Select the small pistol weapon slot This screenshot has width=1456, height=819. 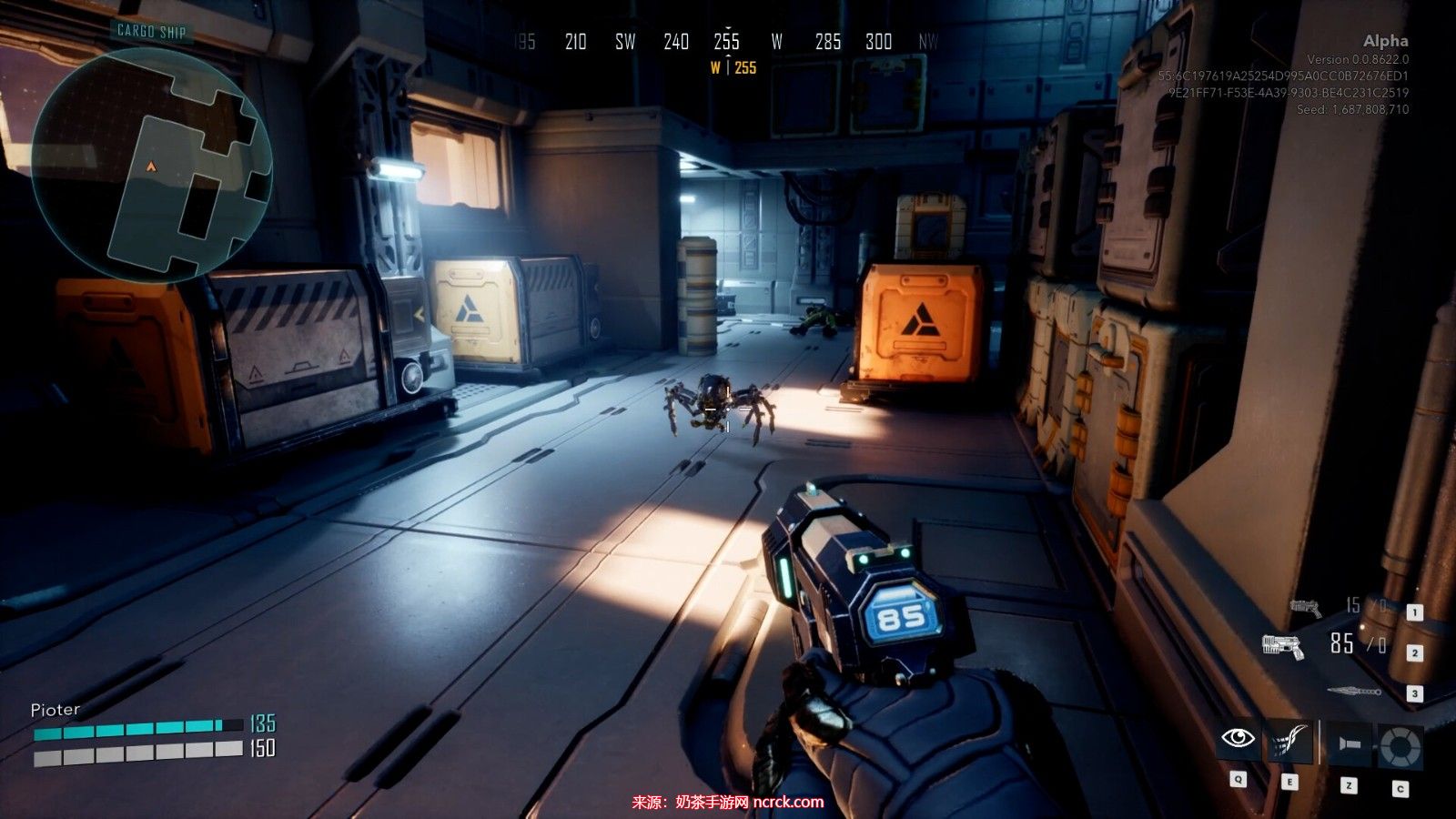pos(1305,607)
